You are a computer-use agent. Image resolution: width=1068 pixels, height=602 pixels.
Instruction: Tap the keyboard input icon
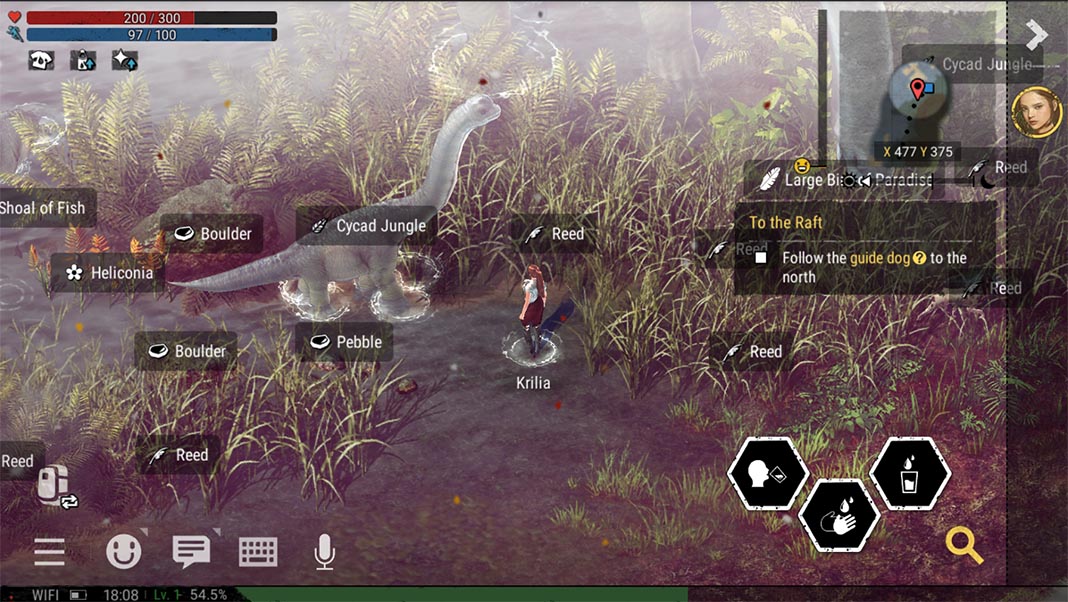[x=257, y=551]
